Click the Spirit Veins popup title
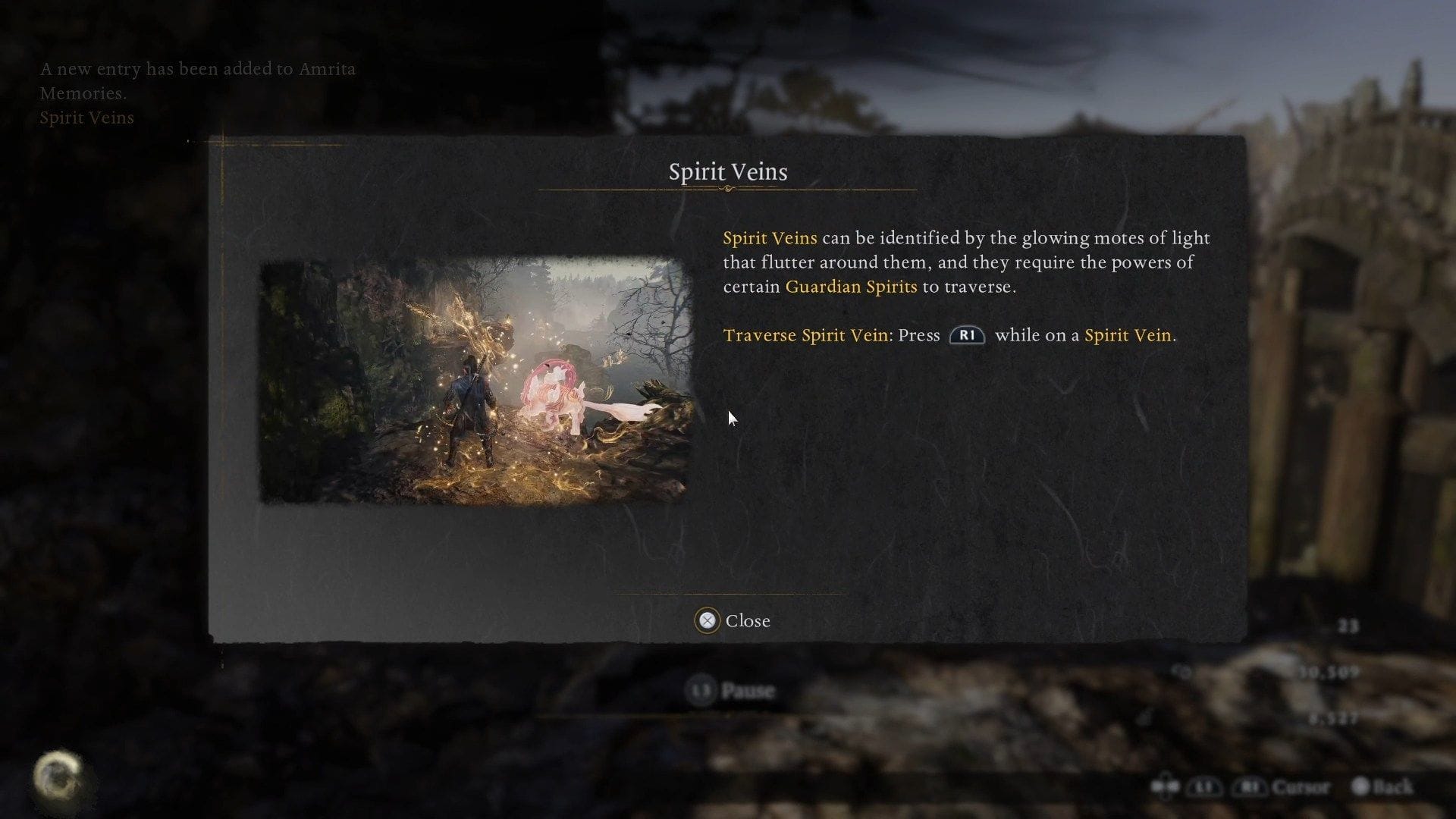Image resolution: width=1456 pixels, height=819 pixels. (727, 171)
